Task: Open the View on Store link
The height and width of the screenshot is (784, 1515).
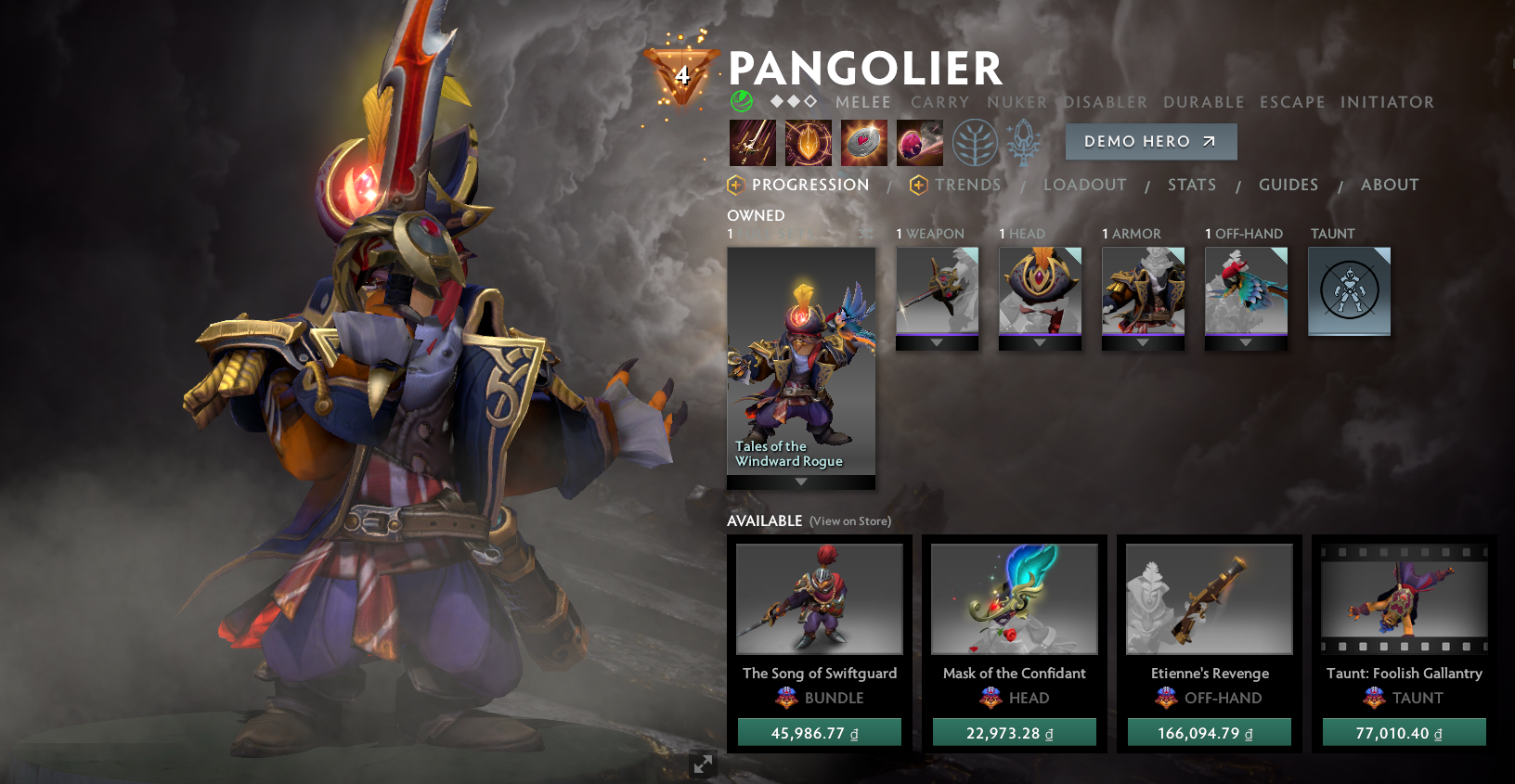Action: tap(850, 521)
